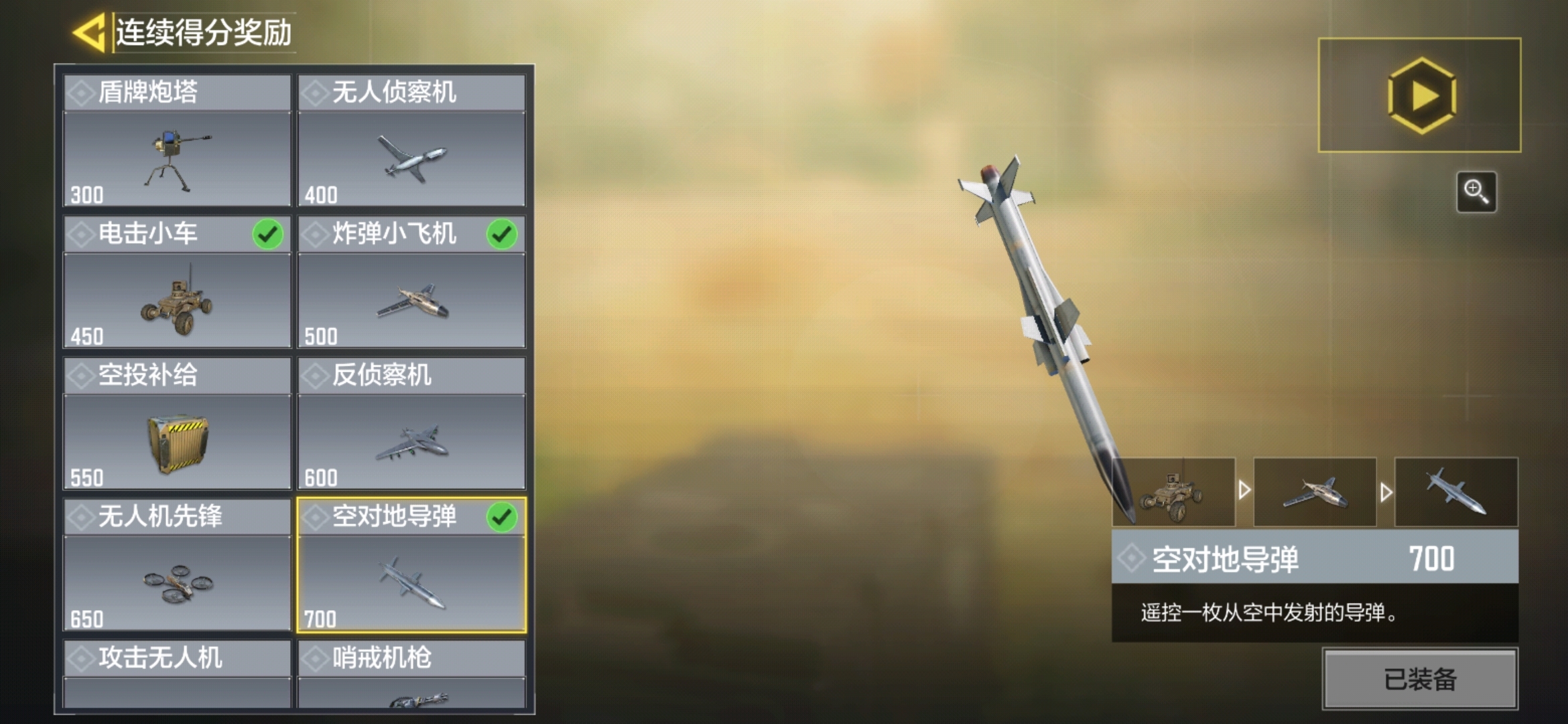Viewport: 1568px width, 724px height.
Task: Select the 空投补给 supply crate tile
Action: click(x=178, y=424)
